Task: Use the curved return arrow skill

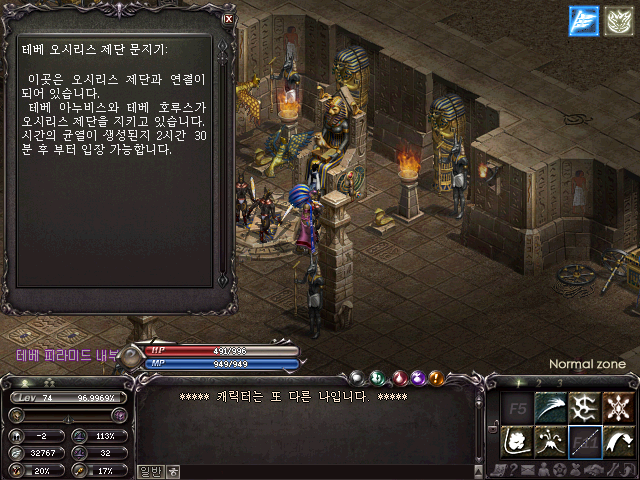Action: click(x=619, y=441)
